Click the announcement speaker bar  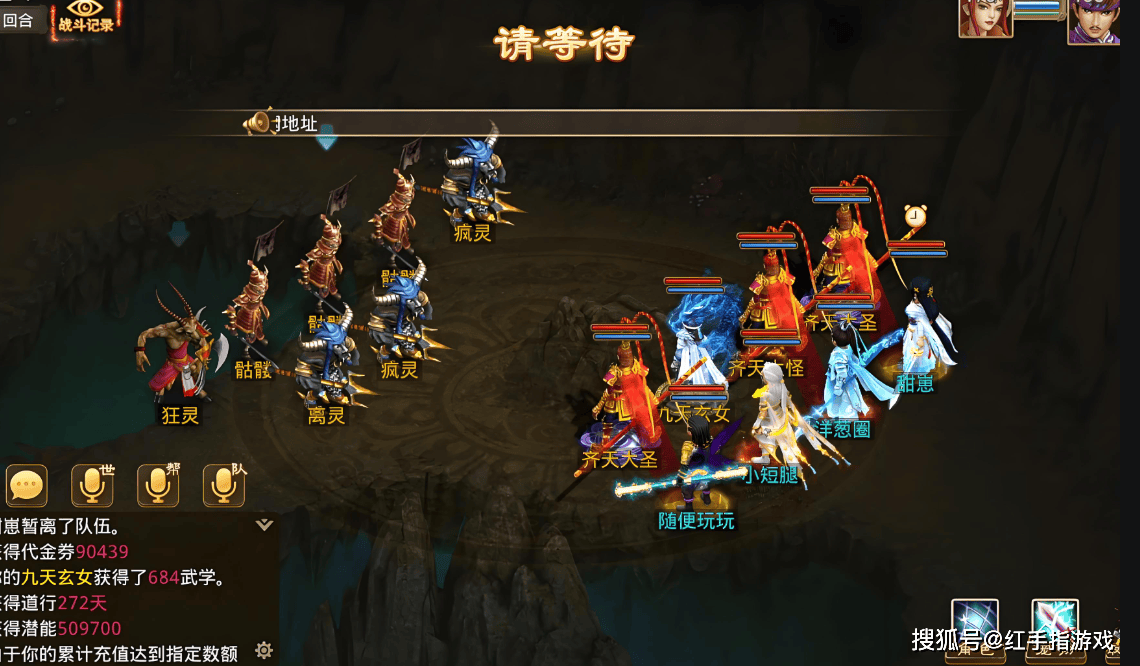pyautogui.click(x=600, y=124)
